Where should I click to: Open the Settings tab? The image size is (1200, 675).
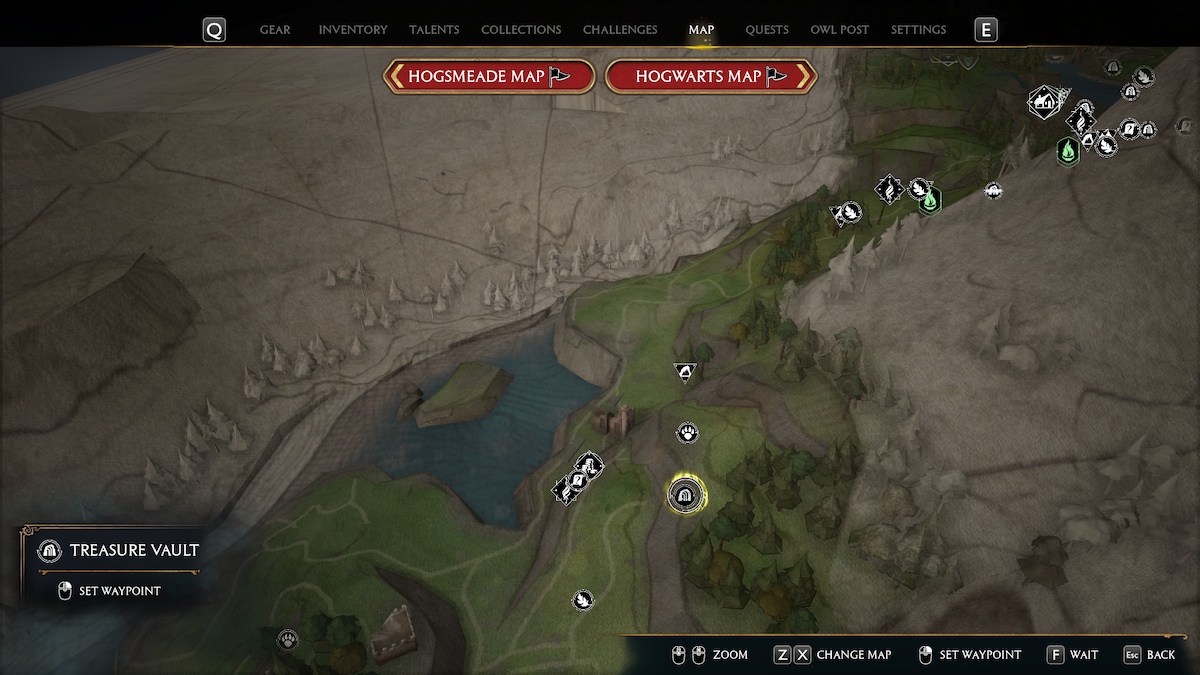coord(918,30)
